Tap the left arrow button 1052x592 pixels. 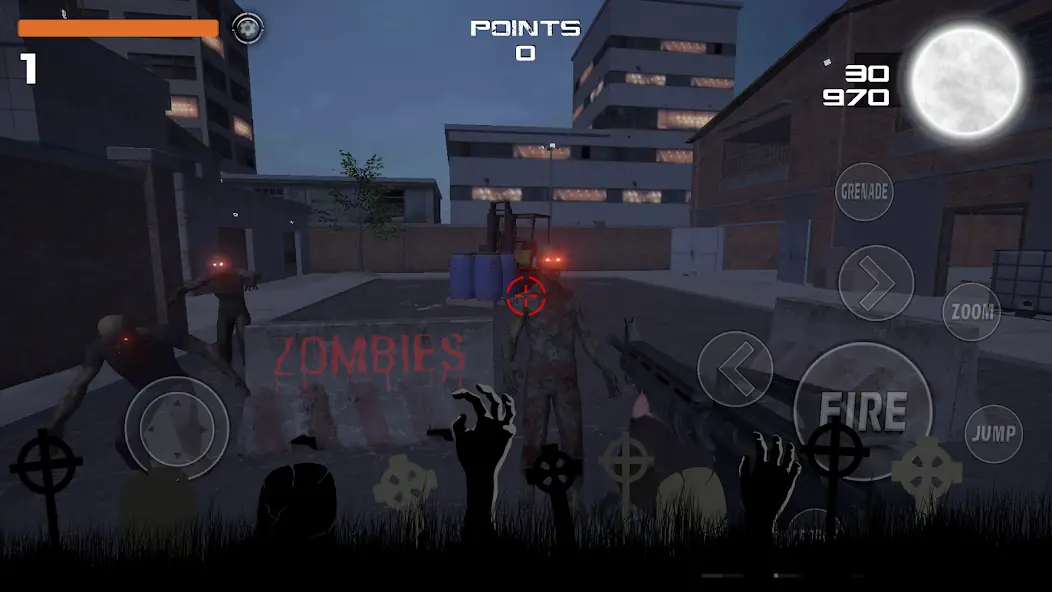[x=735, y=369]
